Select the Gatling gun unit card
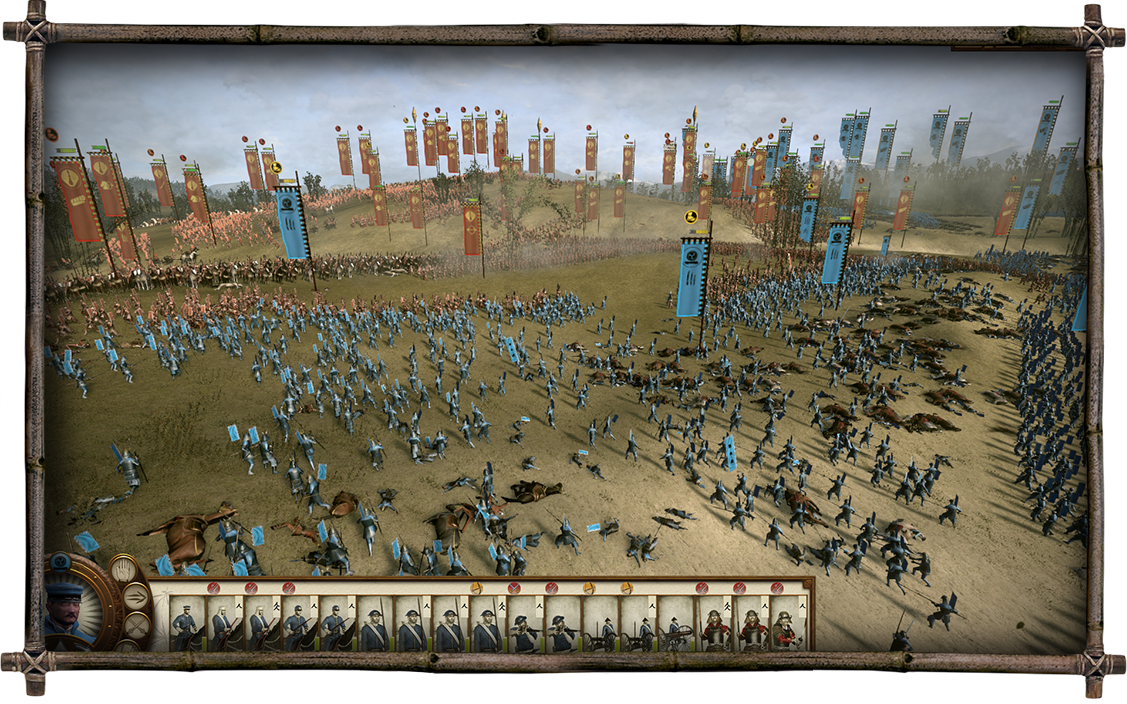The width and height of the screenshot is (1127, 704). 676,625
